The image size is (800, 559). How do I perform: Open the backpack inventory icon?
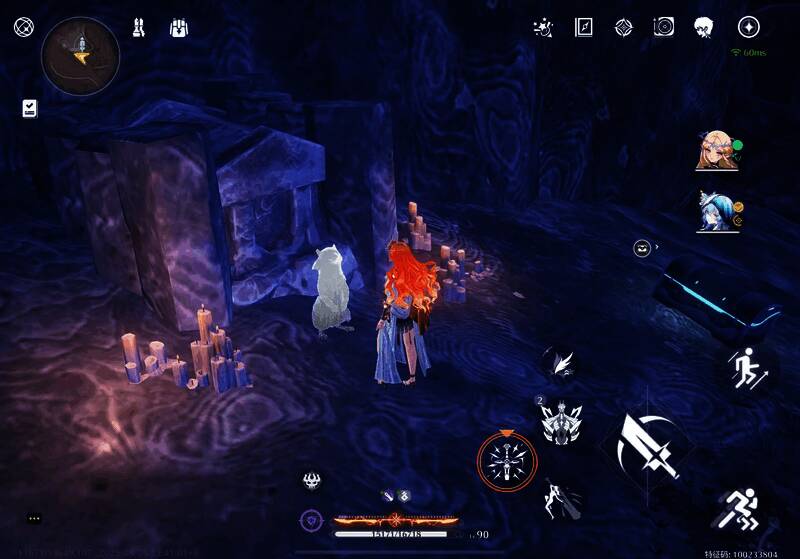click(x=180, y=28)
